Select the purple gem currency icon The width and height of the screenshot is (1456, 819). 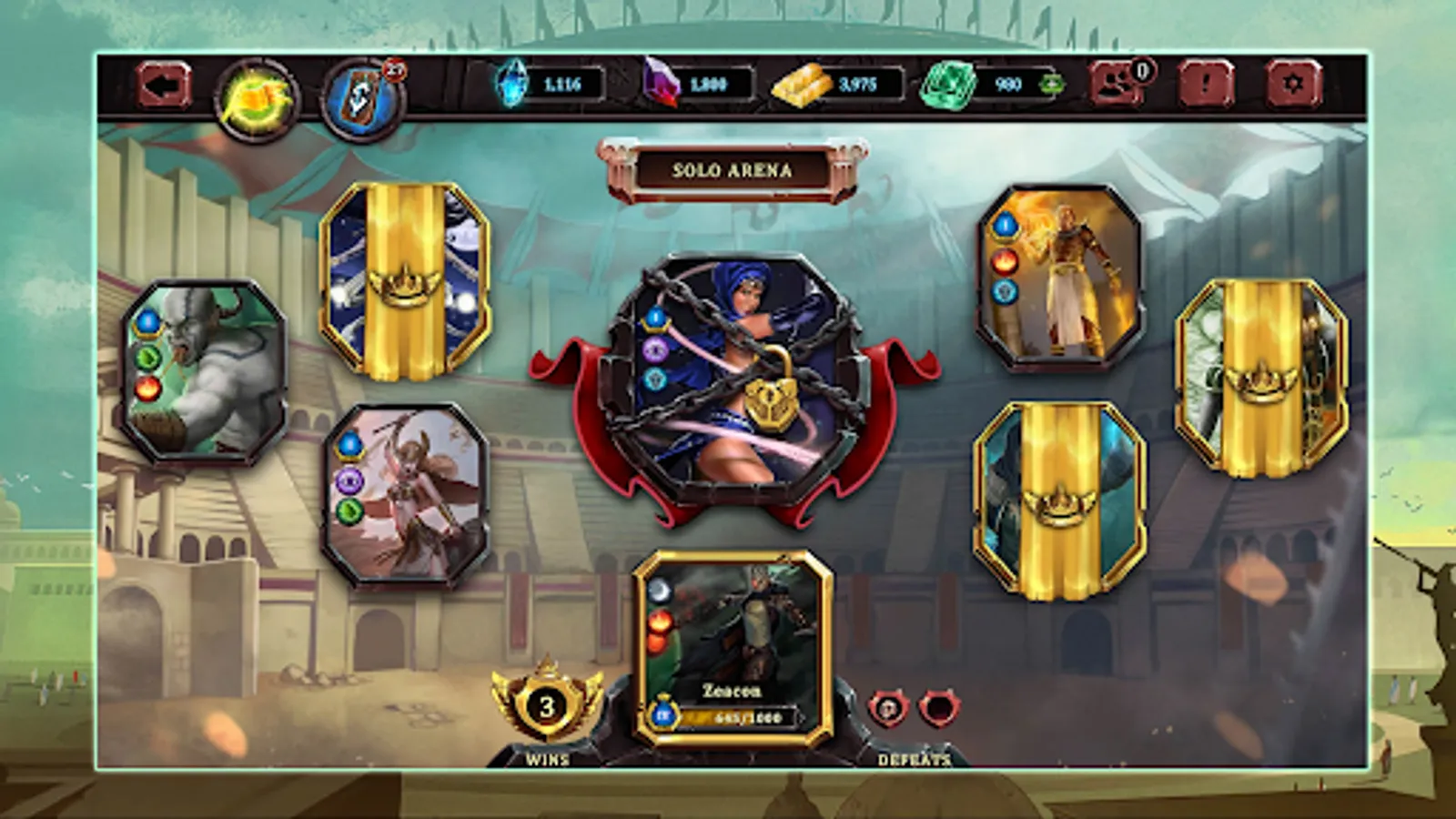click(661, 86)
